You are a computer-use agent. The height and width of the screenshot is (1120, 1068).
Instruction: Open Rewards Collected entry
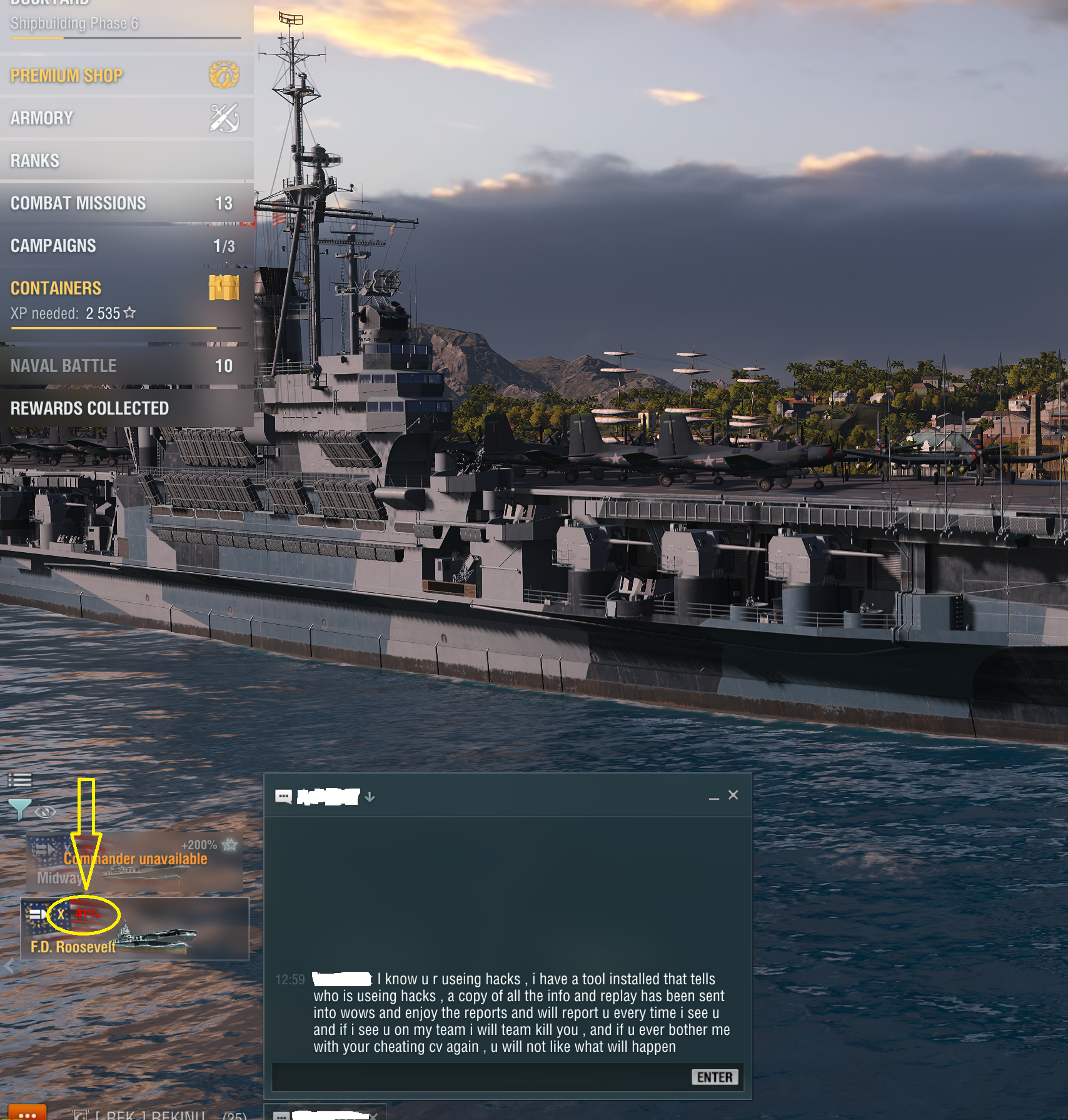[125, 408]
